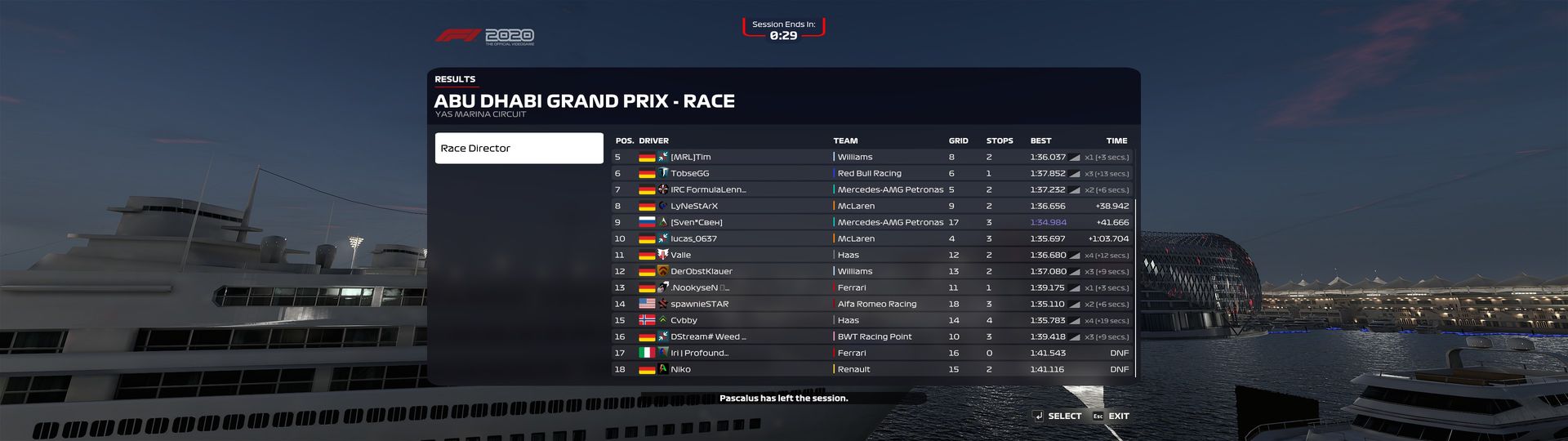Image resolution: width=1568 pixels, height=441 pixels.
Task: Select the IRC FormulaLenn driver row
Action: (871, 189)
